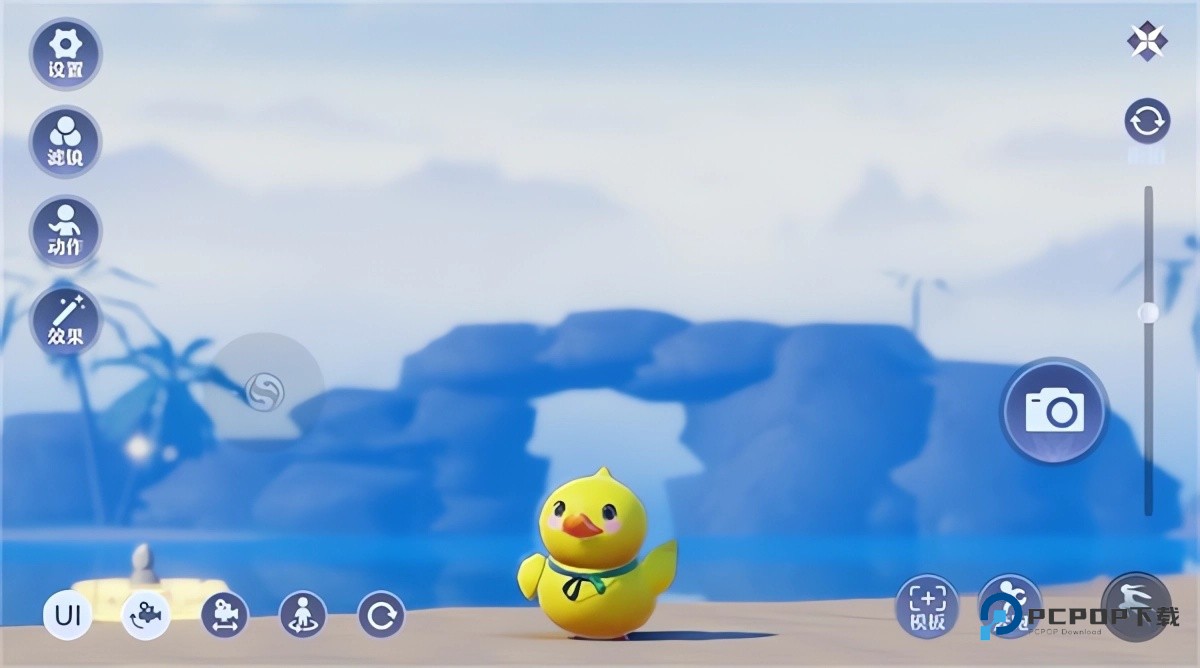Image resolution: width=1200 pixels, height=668 pixels.
Task: Tap the running figure button
Action: pyautogui.click(x=1008, y=606)
